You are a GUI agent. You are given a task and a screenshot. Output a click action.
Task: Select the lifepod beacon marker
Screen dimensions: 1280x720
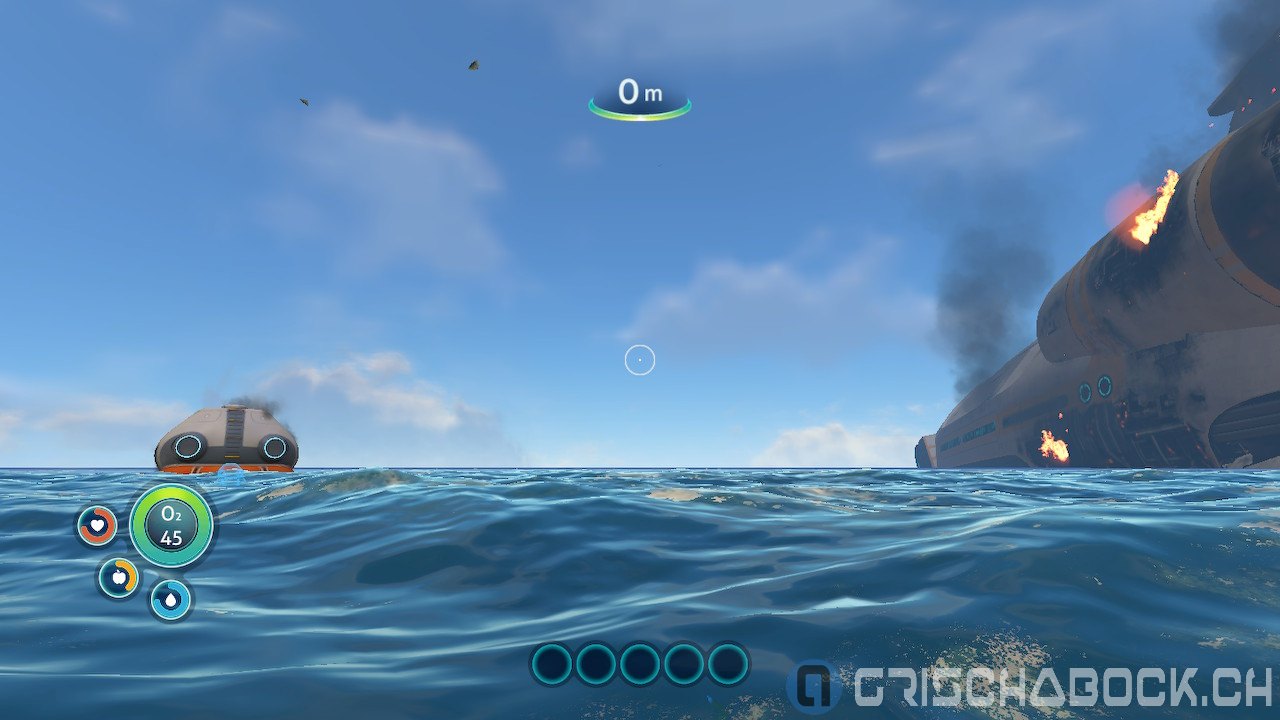(231, 475)
